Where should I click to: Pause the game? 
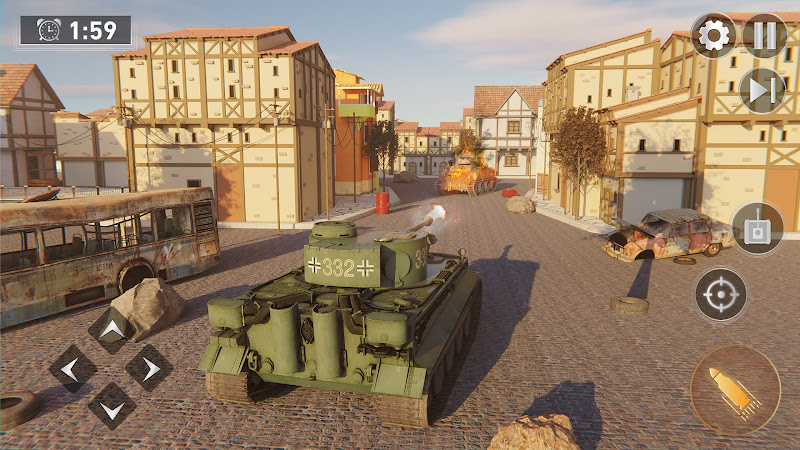pos(764,36)
